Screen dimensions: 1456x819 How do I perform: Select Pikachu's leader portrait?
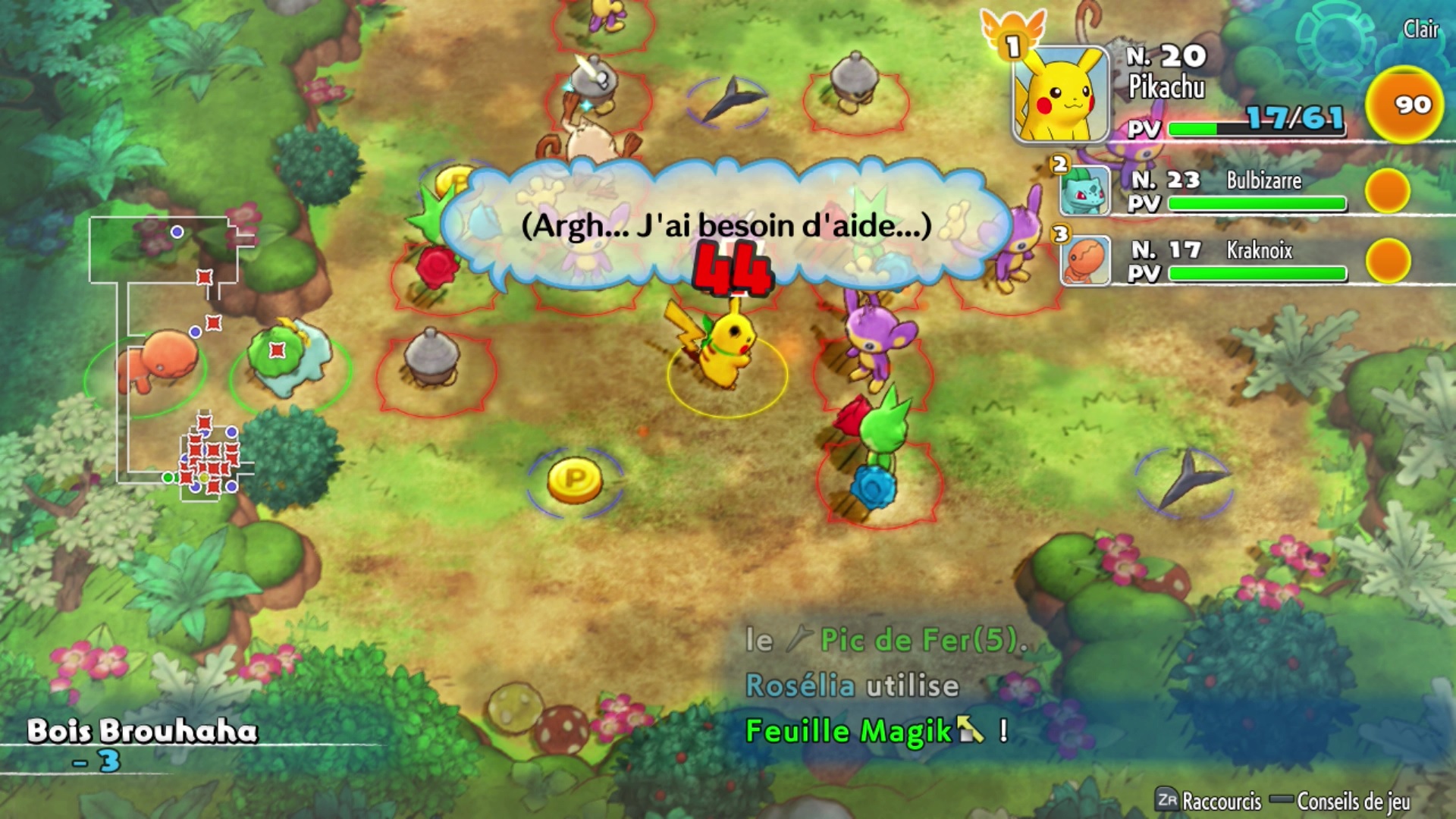(x=1061, y=95)
